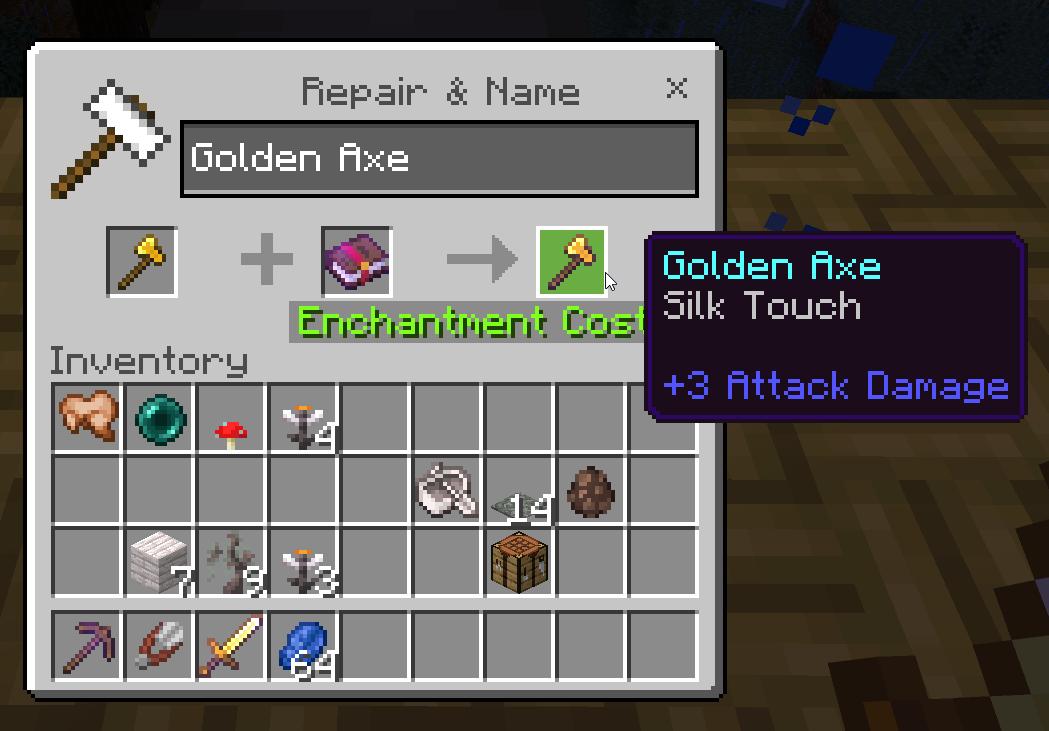Take the enchanted golden axe from the output slot
Viewport: 1049px width, 731px height.
(x=572, y=262)
